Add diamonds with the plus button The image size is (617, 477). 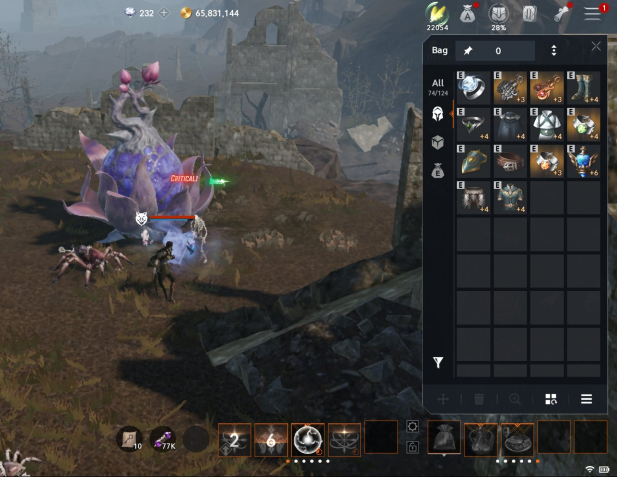coord(165,13)
